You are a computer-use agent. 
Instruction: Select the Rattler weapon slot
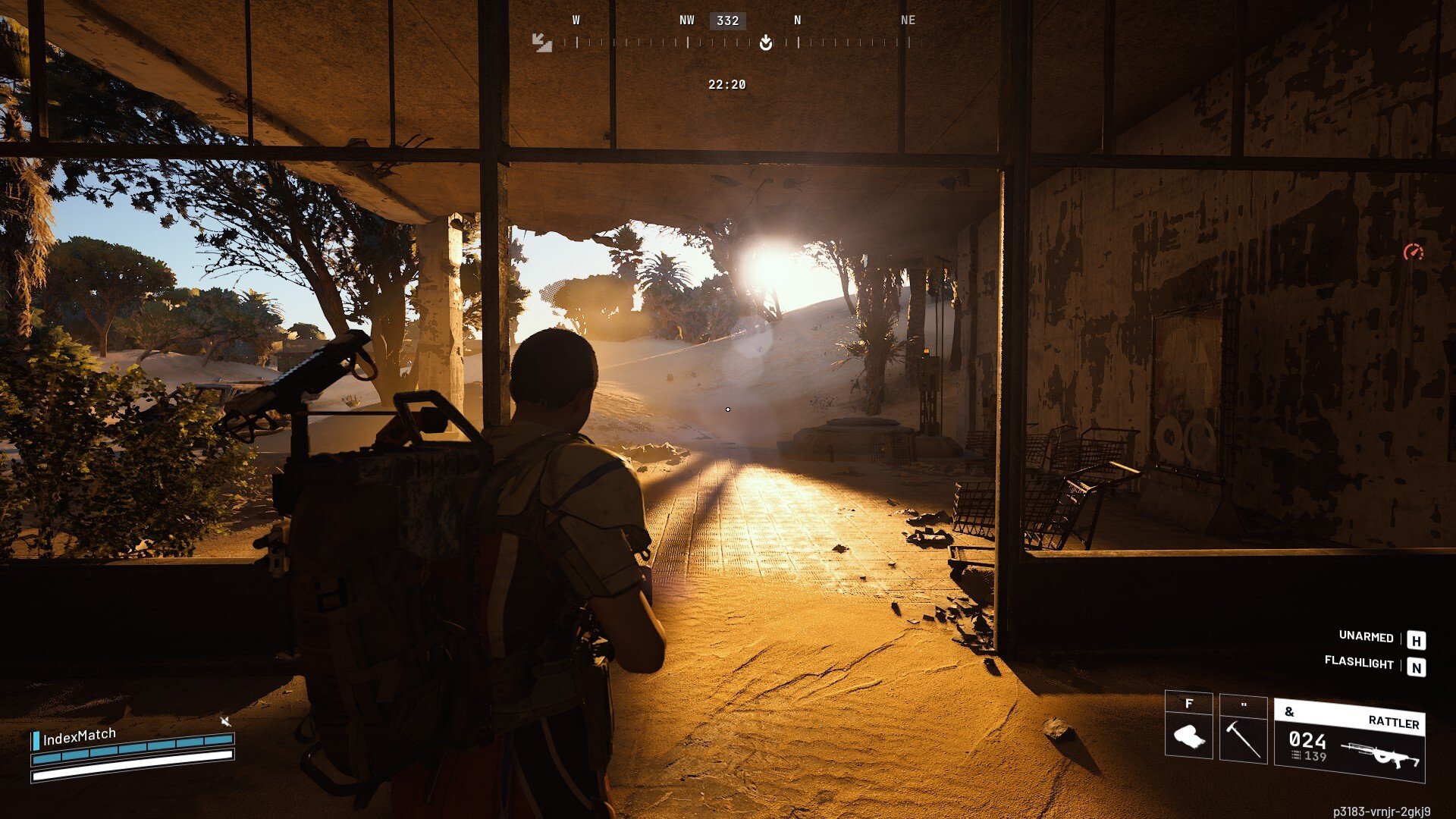coord(1349,741)
